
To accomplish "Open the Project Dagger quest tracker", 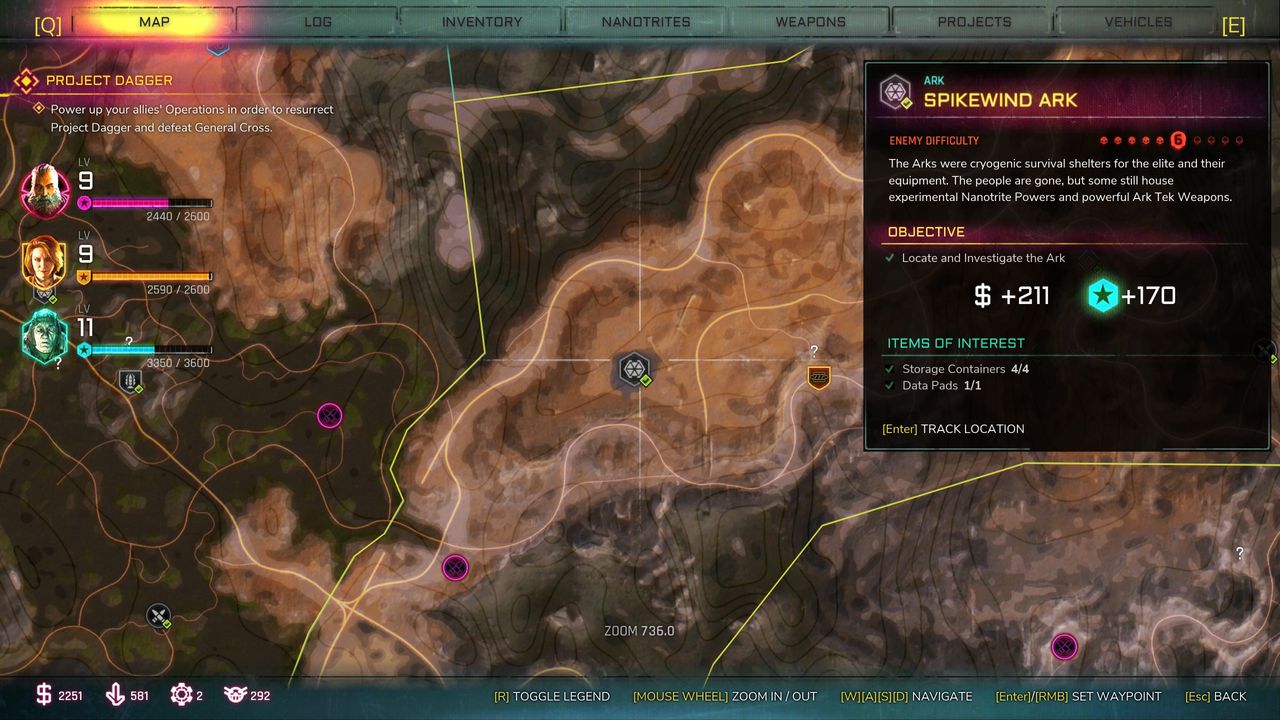I will pyautogui.click(x=109, y=80).
